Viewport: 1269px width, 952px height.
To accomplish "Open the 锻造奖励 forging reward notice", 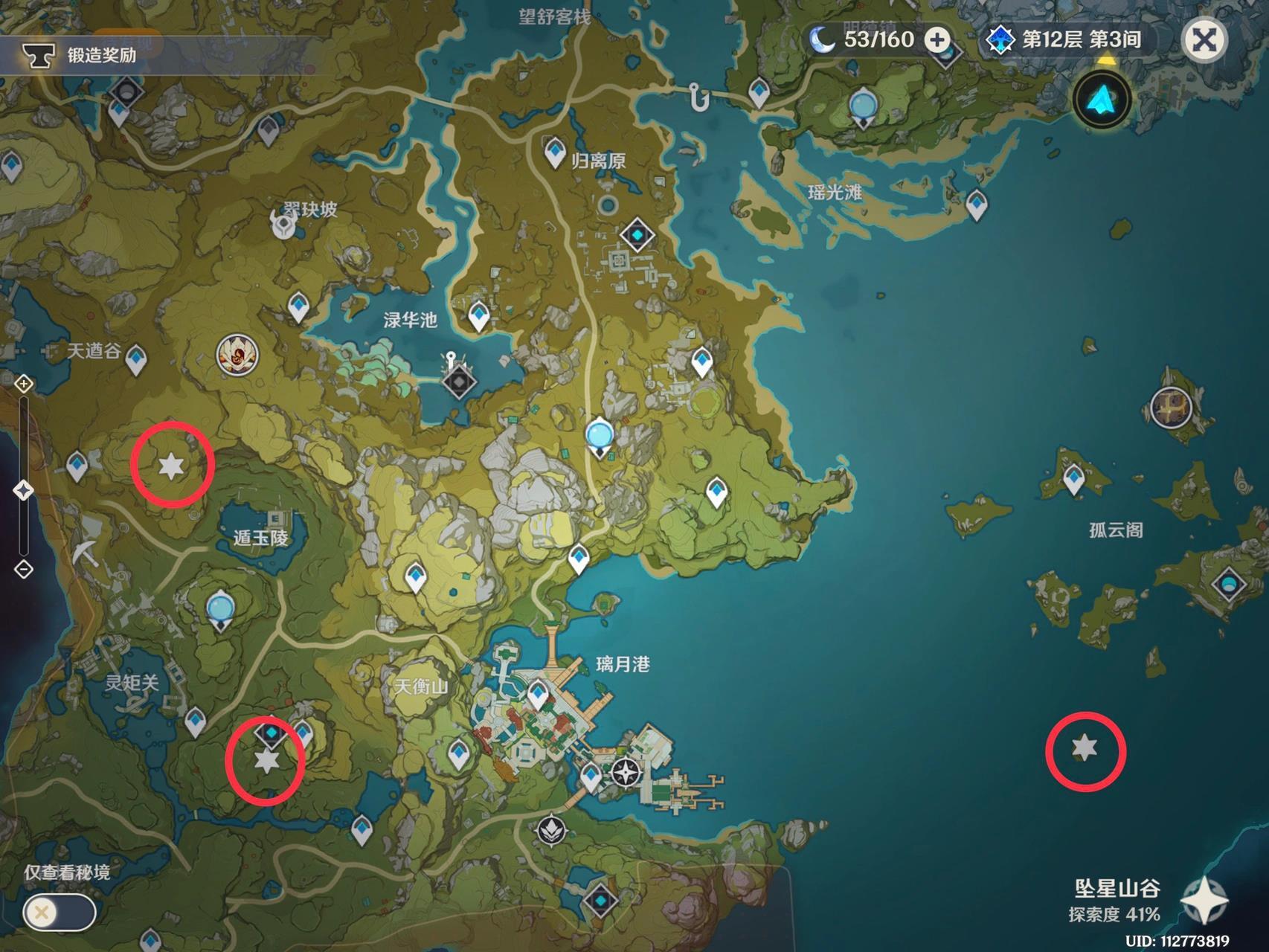I will tap(82, 54).
